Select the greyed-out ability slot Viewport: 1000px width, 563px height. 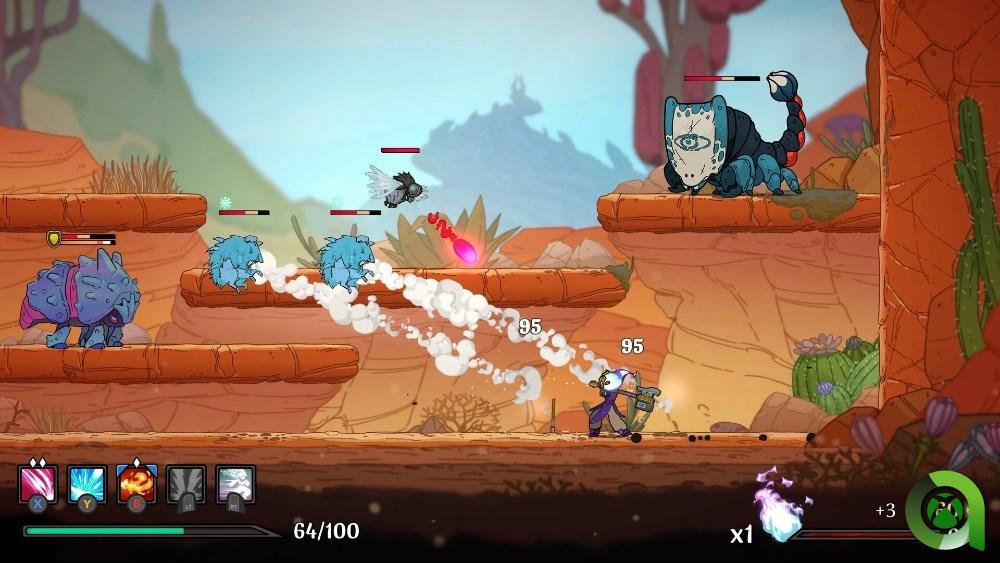(x=186, y=484)
